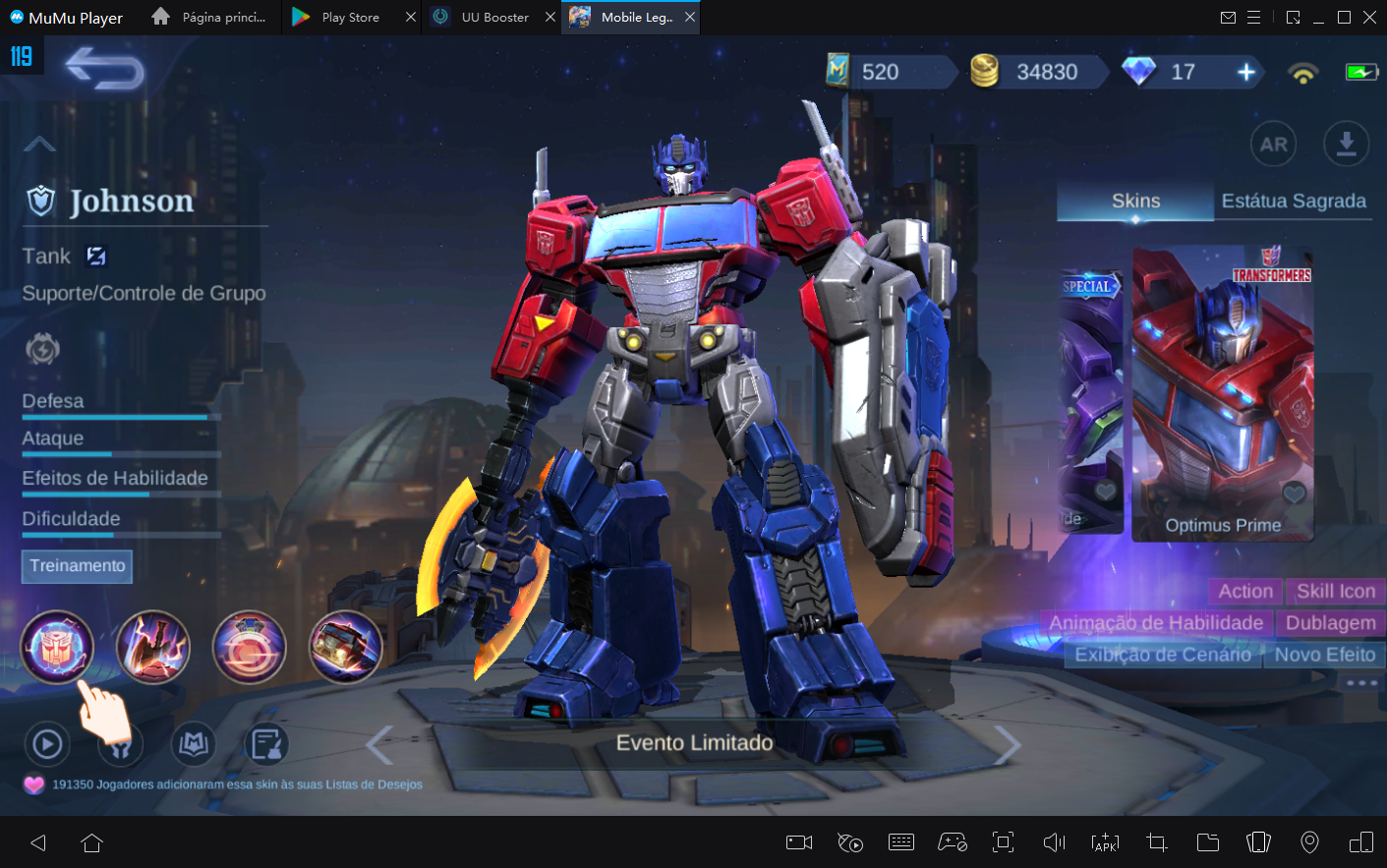The height and width of the screenshot is (868, 1387).
Task: Play the hero voice preview icon
Action: tap(47, 744)
